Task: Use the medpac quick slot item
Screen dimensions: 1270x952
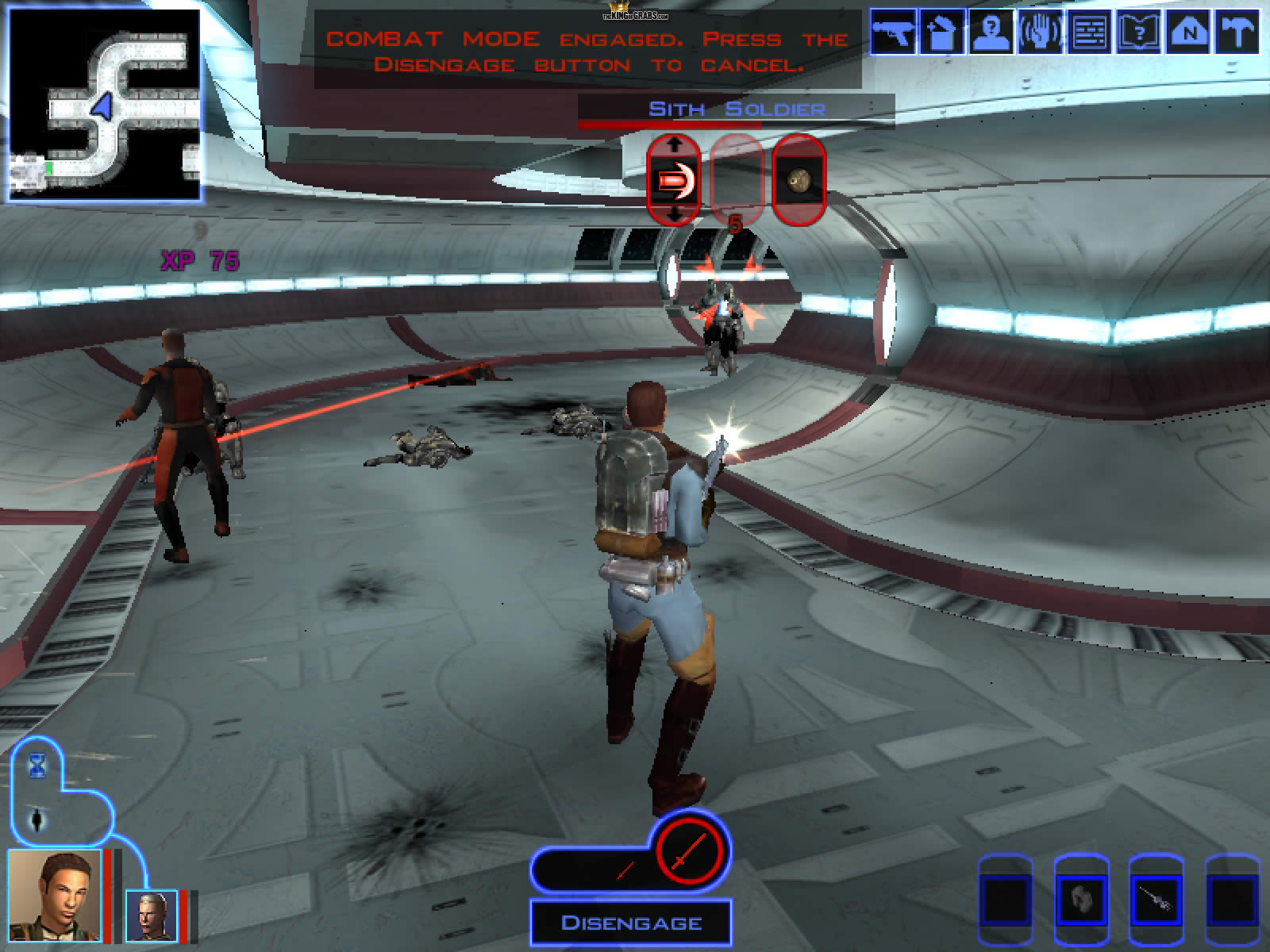Action: coord(1080,896)
